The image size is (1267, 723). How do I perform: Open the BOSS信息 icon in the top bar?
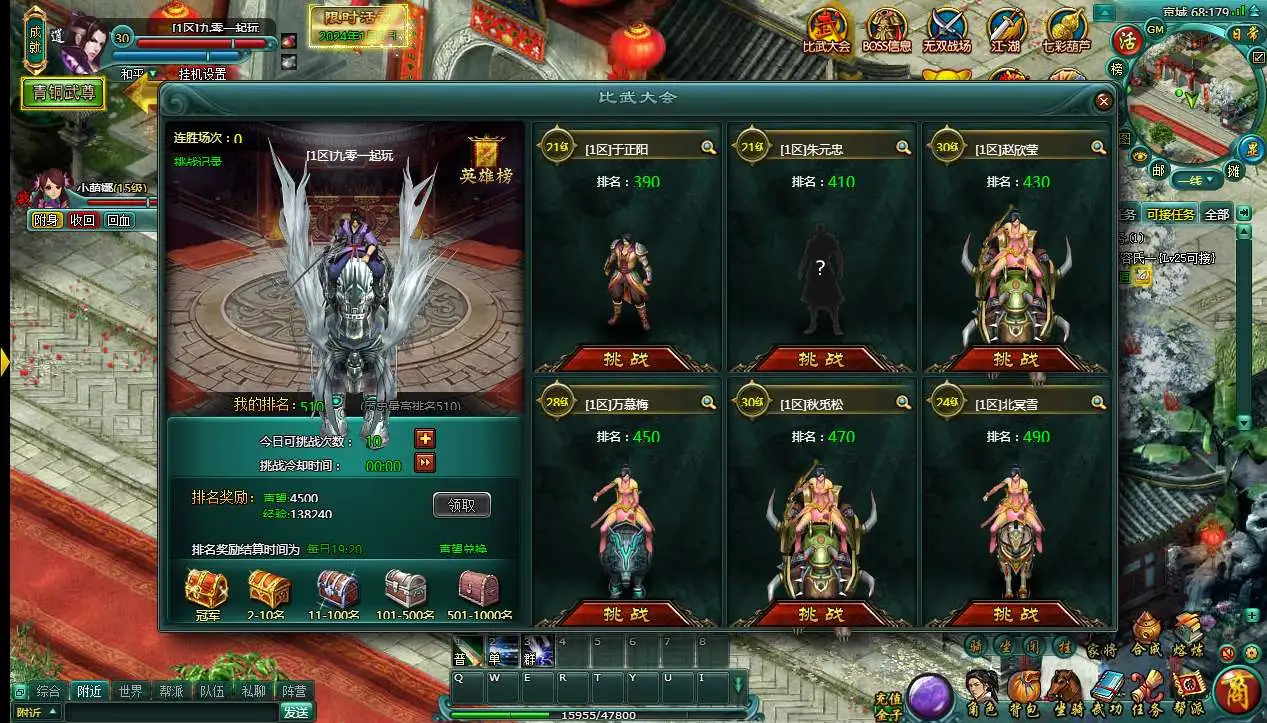click(x=886, y=31)
